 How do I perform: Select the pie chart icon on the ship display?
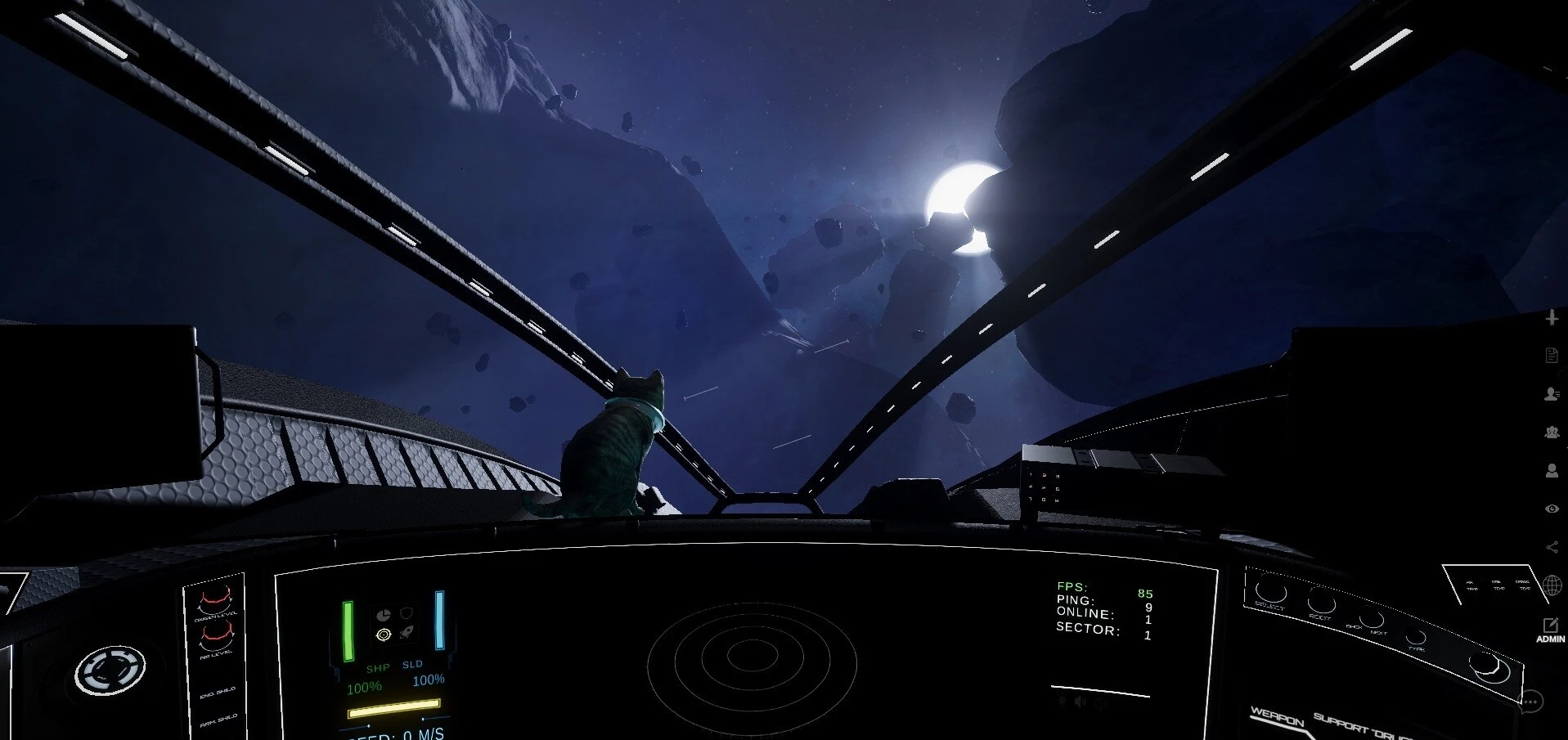coord(383,614)
